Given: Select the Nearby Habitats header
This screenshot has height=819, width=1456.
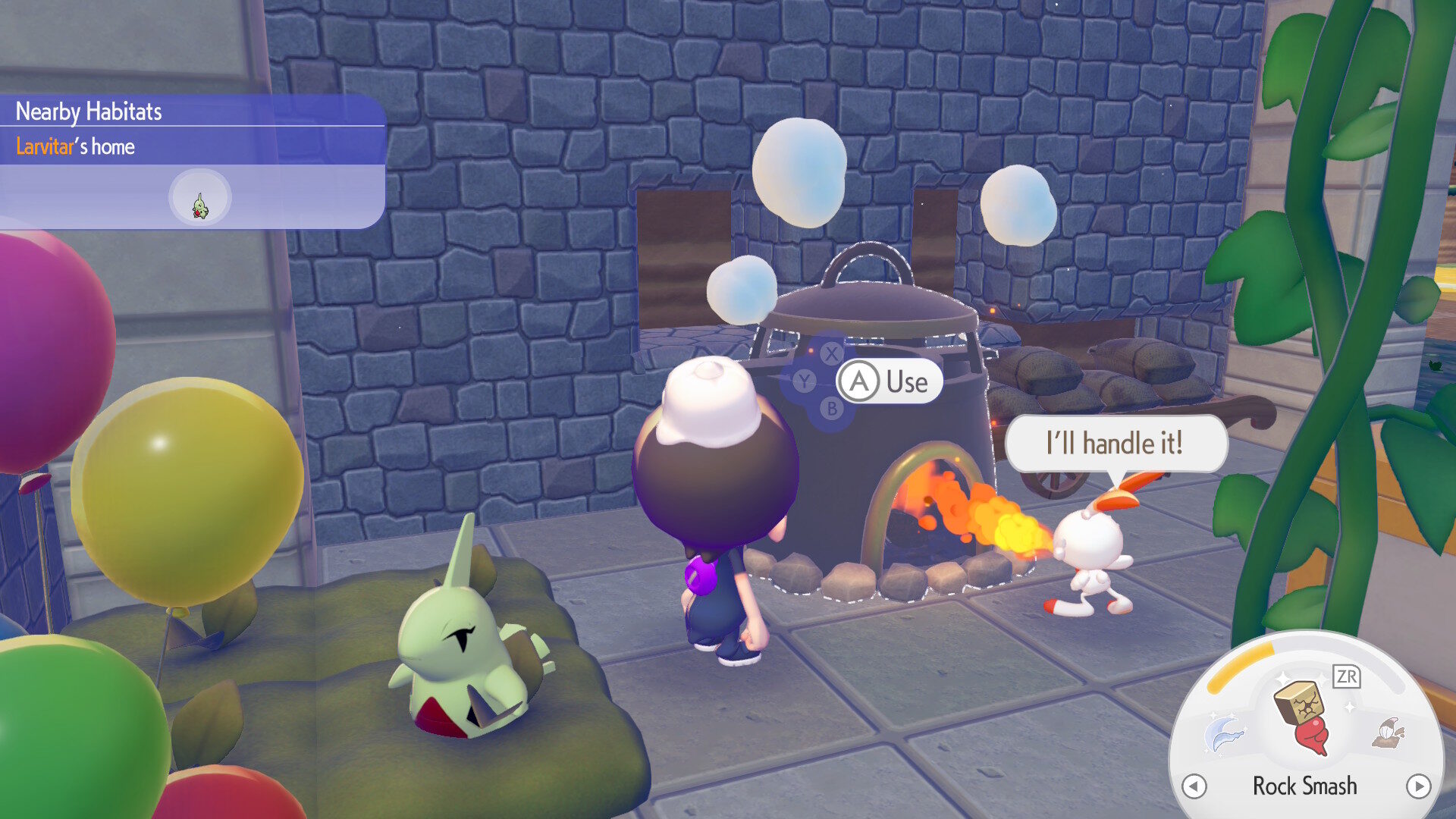Looking at the screenshot, I should pyautogui.click(x=88, y=111).
